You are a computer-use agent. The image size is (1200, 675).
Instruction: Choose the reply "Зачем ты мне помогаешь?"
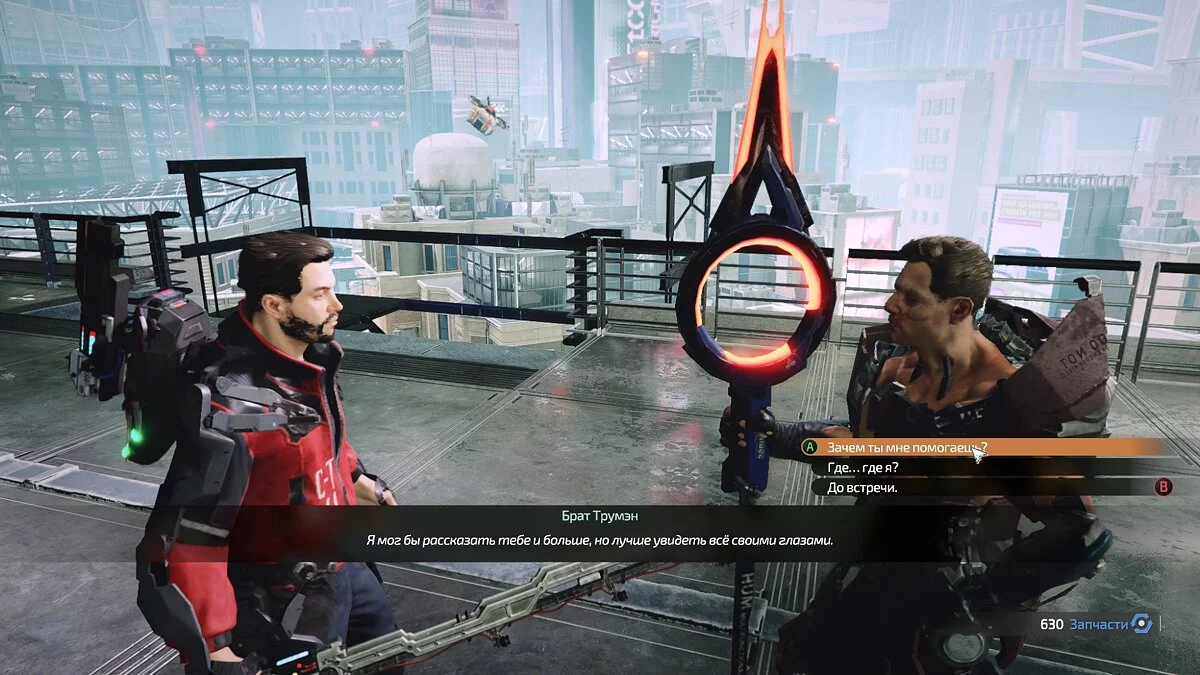click(x=906, y=448)
